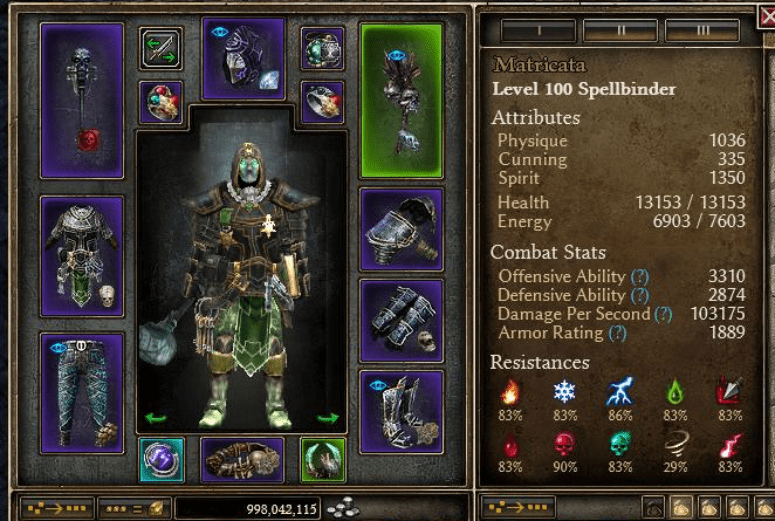Select the green medal slot

click(322, 460)
